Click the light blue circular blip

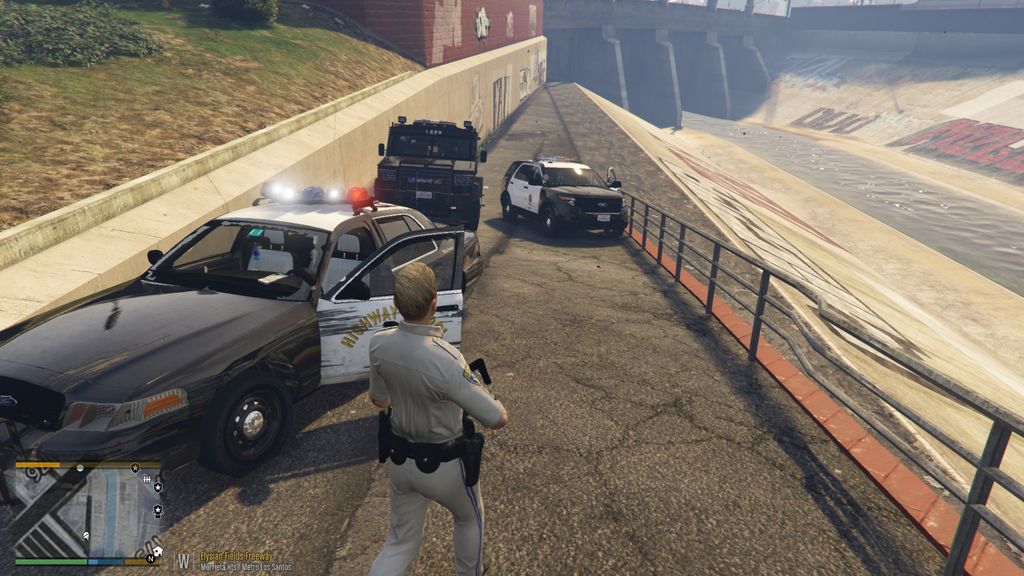pyautogui.click(x=79, y=468)
